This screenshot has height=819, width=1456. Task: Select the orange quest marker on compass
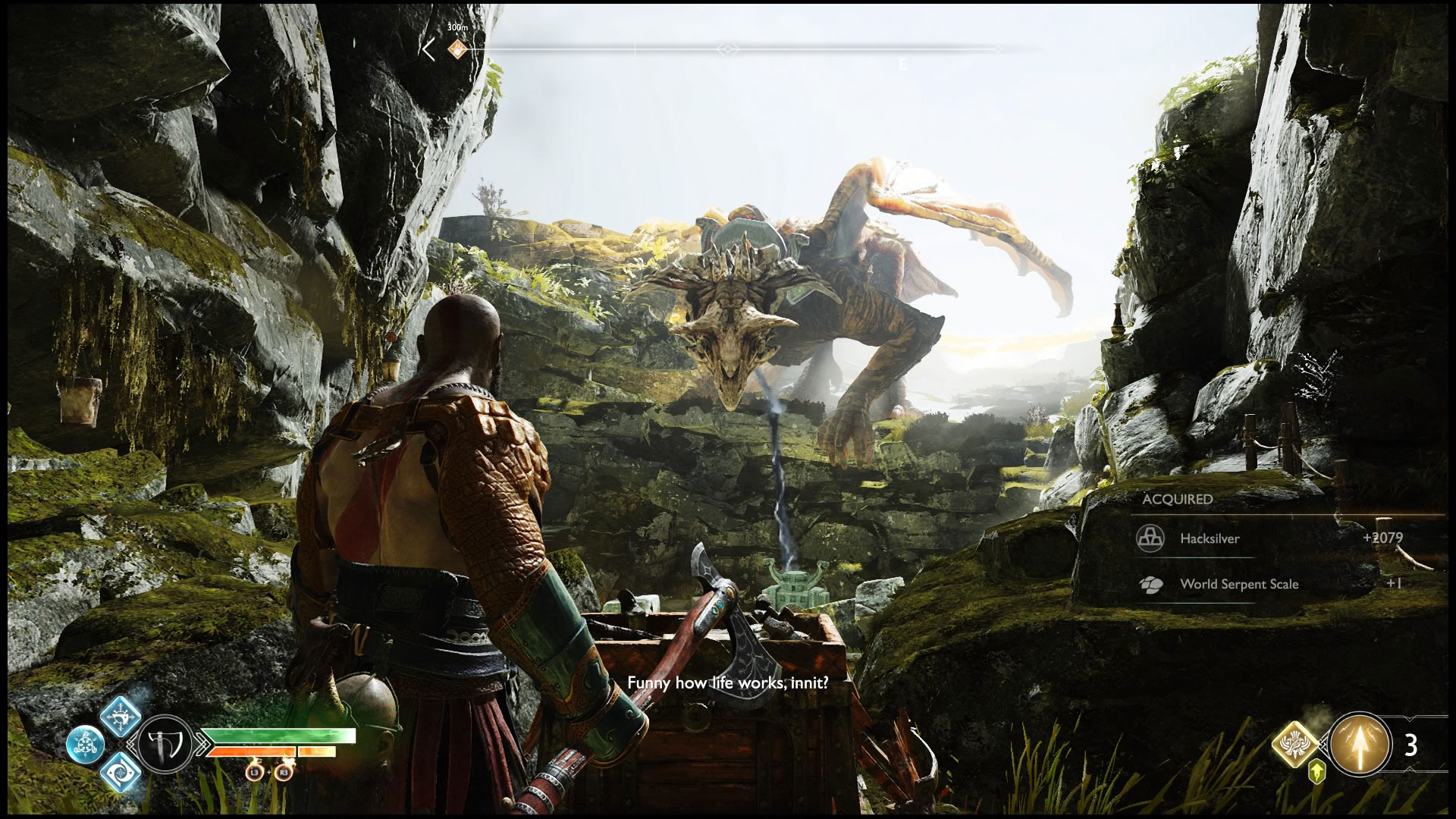point(456,49)
